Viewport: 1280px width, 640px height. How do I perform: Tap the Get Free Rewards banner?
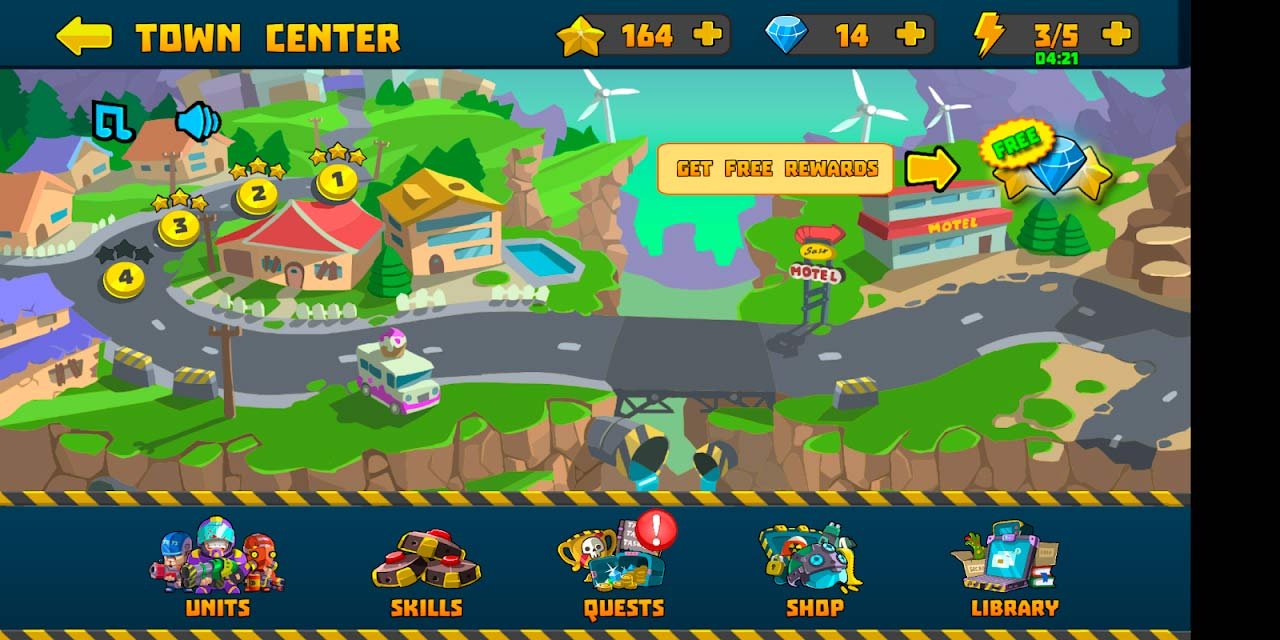coord(775,169)
